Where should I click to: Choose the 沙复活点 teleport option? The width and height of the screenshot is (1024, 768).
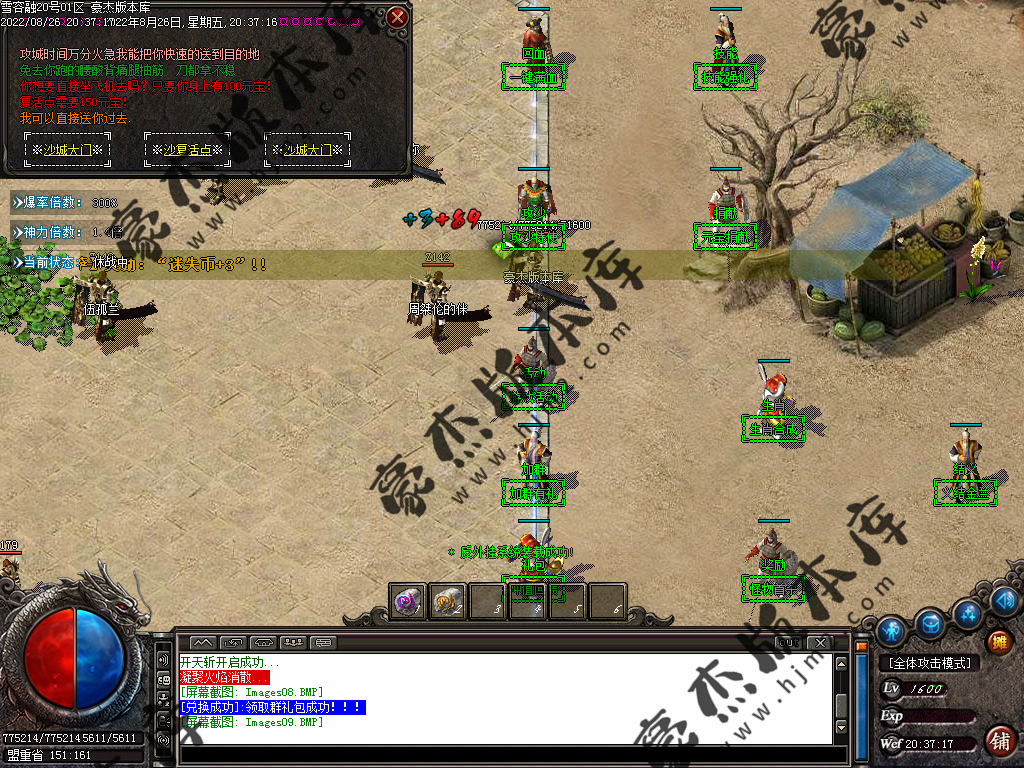(187, 150)
